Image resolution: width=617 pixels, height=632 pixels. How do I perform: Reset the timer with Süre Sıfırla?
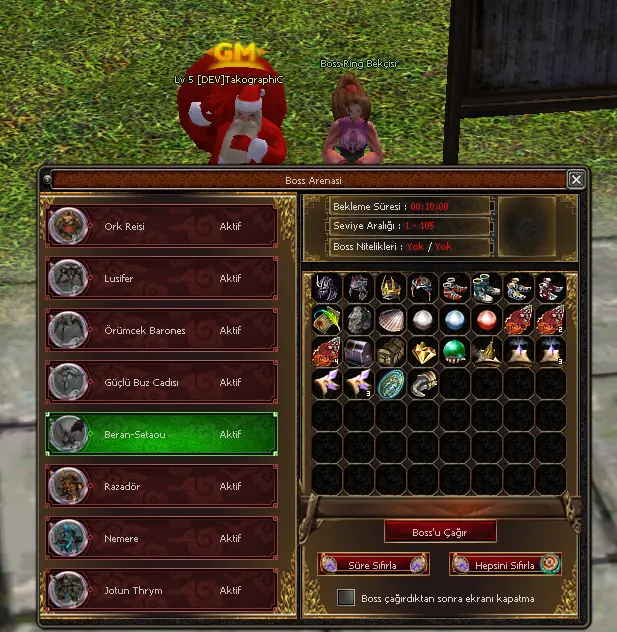click(x=374, y=565)
